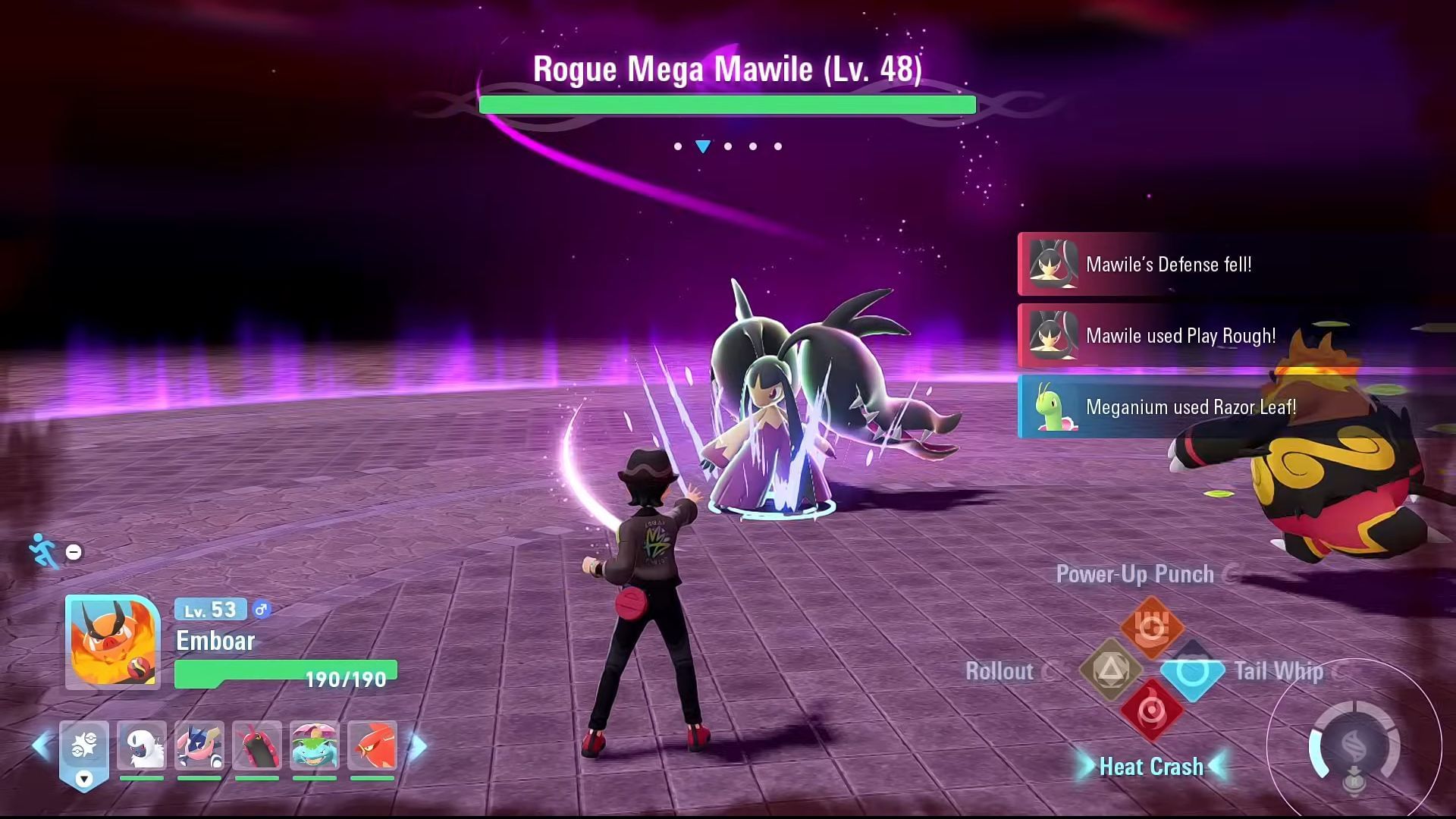1456x819 pixels.
Task: Switch to Absol in the party
Action: [x=142, y=746]
